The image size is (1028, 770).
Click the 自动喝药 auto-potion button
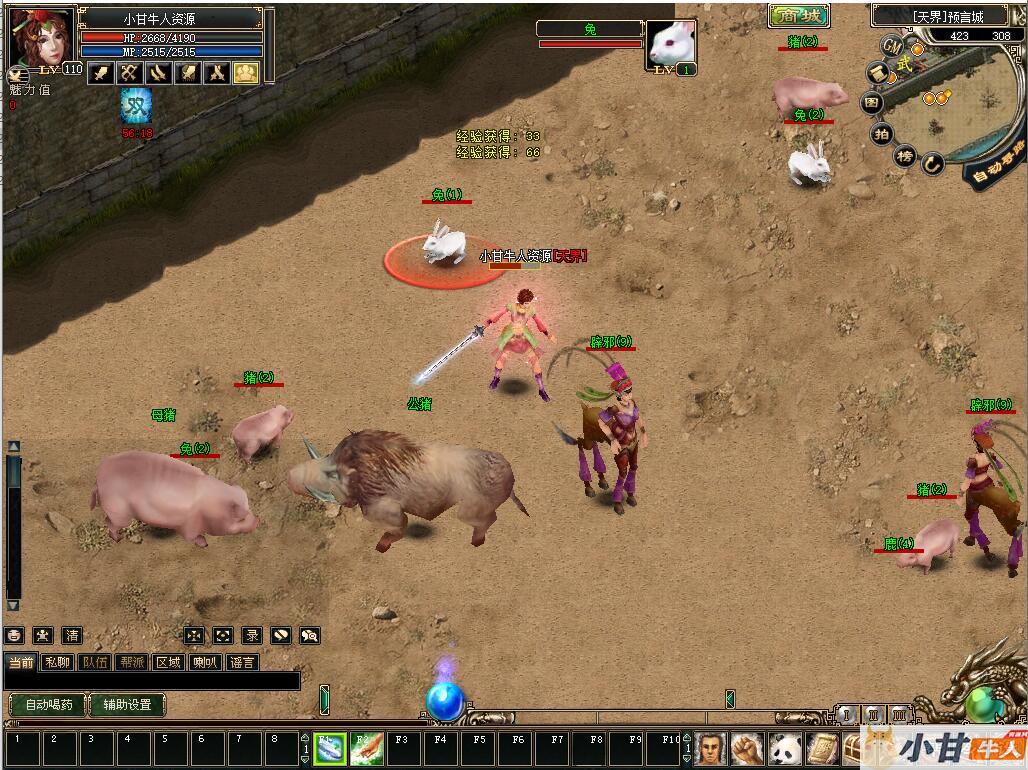click(48, 705)
